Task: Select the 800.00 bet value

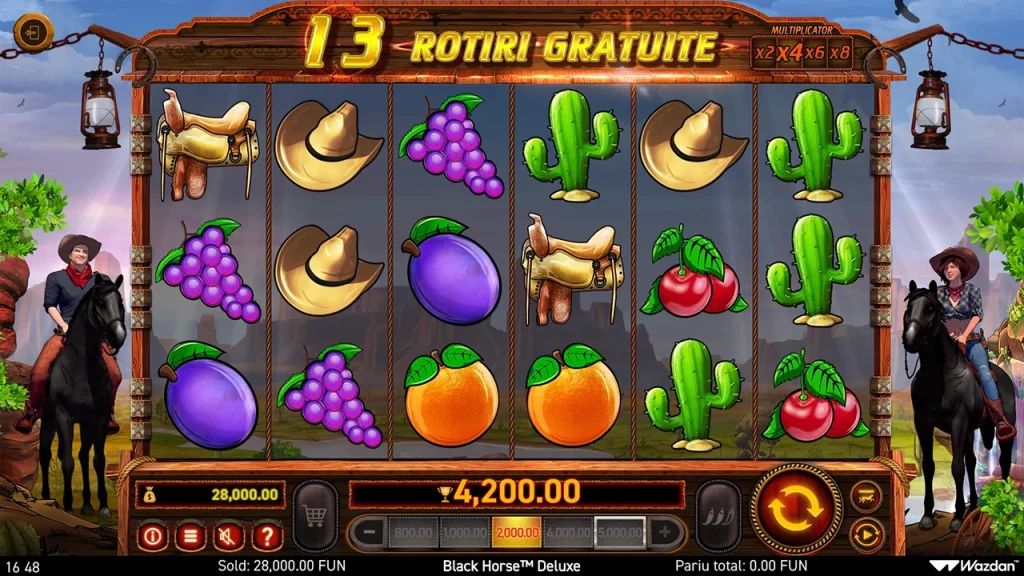Action: (412, 533)
